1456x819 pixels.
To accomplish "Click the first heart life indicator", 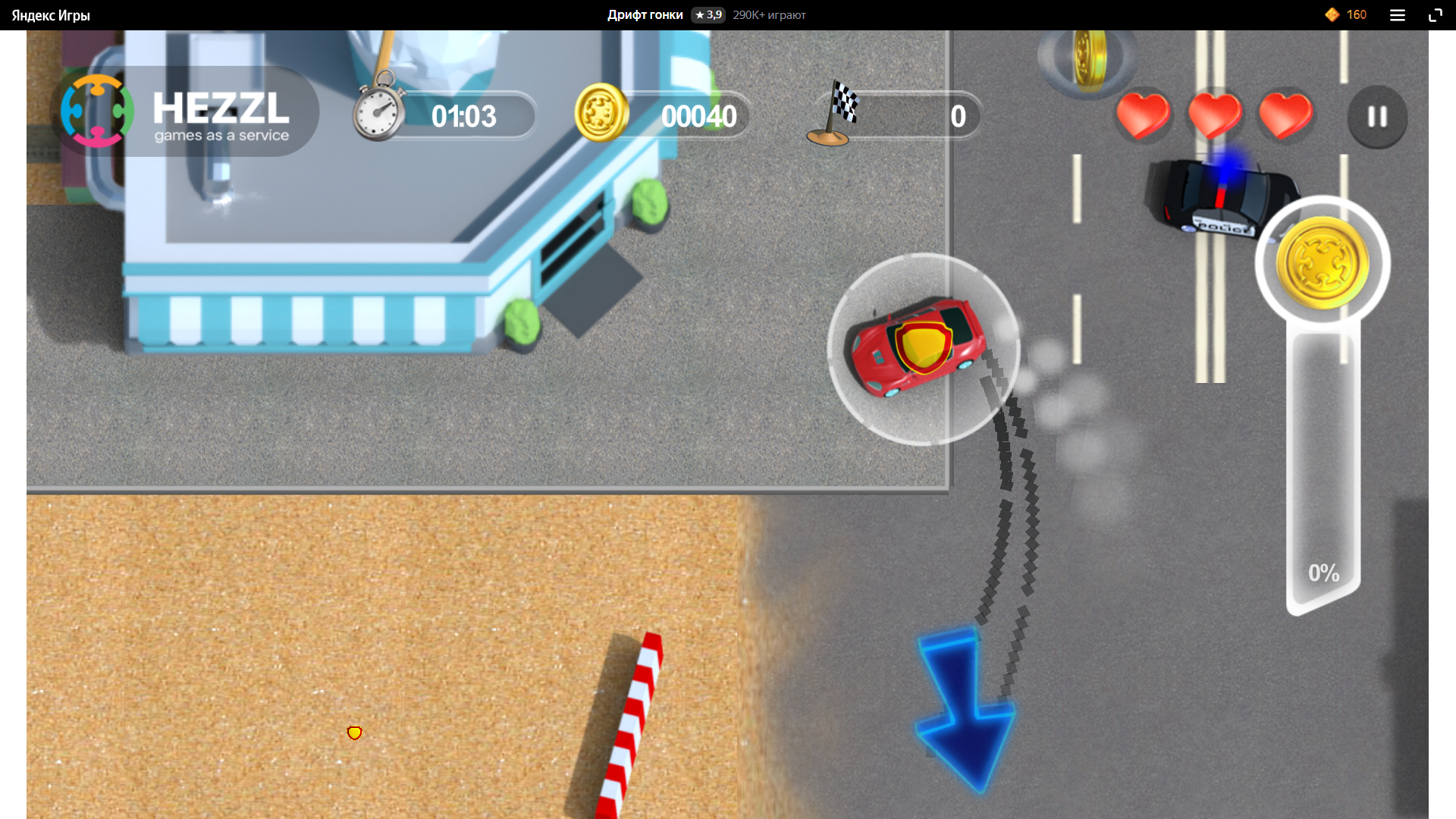I will pos(1144,116).
